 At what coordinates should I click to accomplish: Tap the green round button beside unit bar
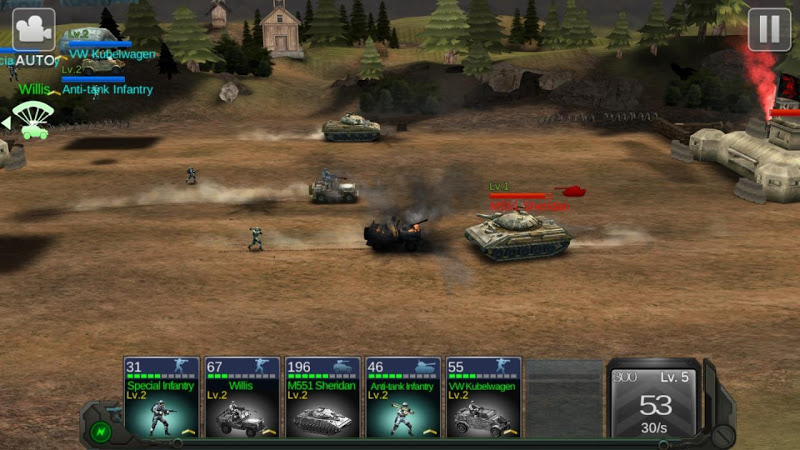pos(100,432)
